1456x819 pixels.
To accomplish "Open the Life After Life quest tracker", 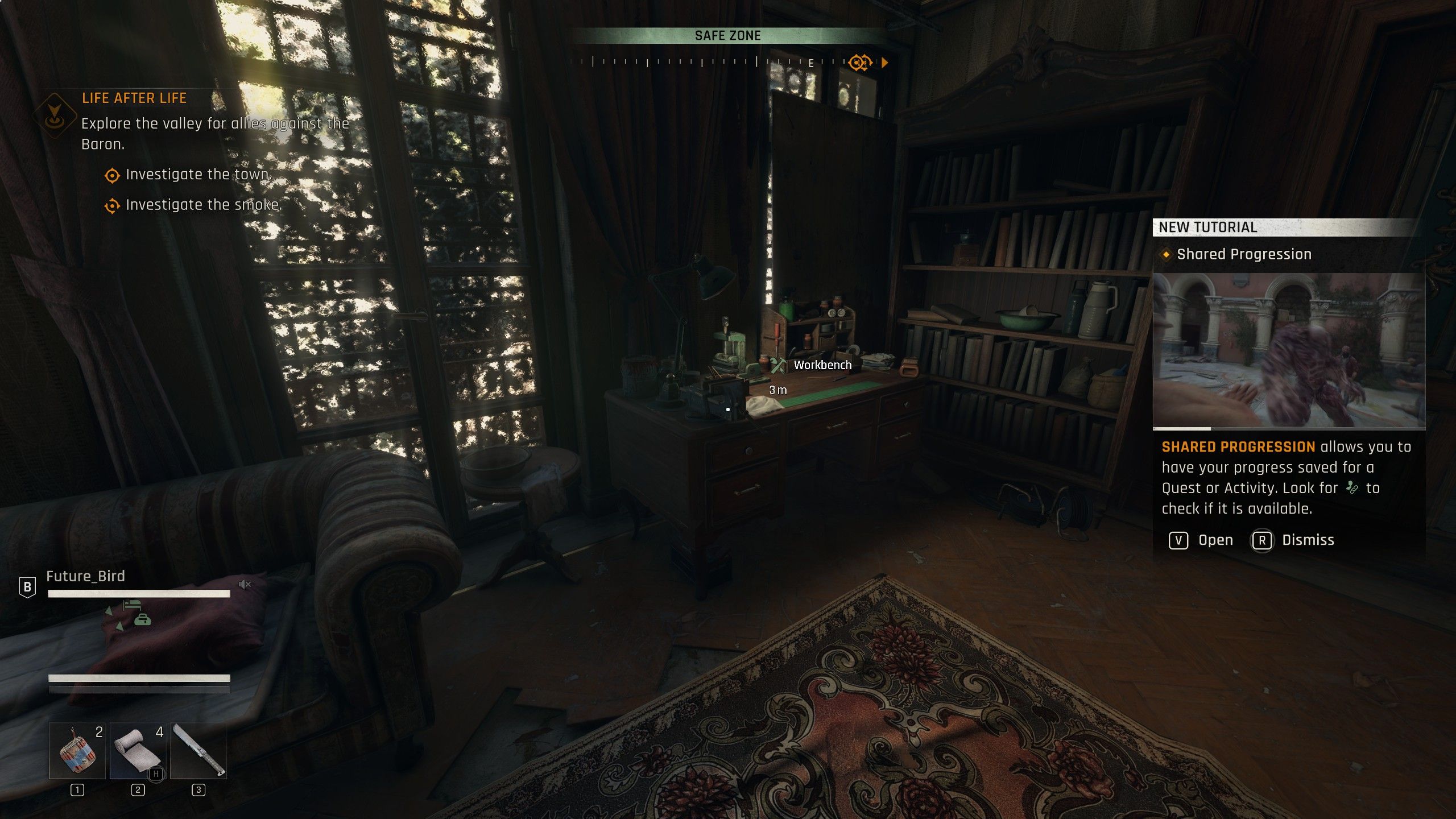I will [134, 98].
